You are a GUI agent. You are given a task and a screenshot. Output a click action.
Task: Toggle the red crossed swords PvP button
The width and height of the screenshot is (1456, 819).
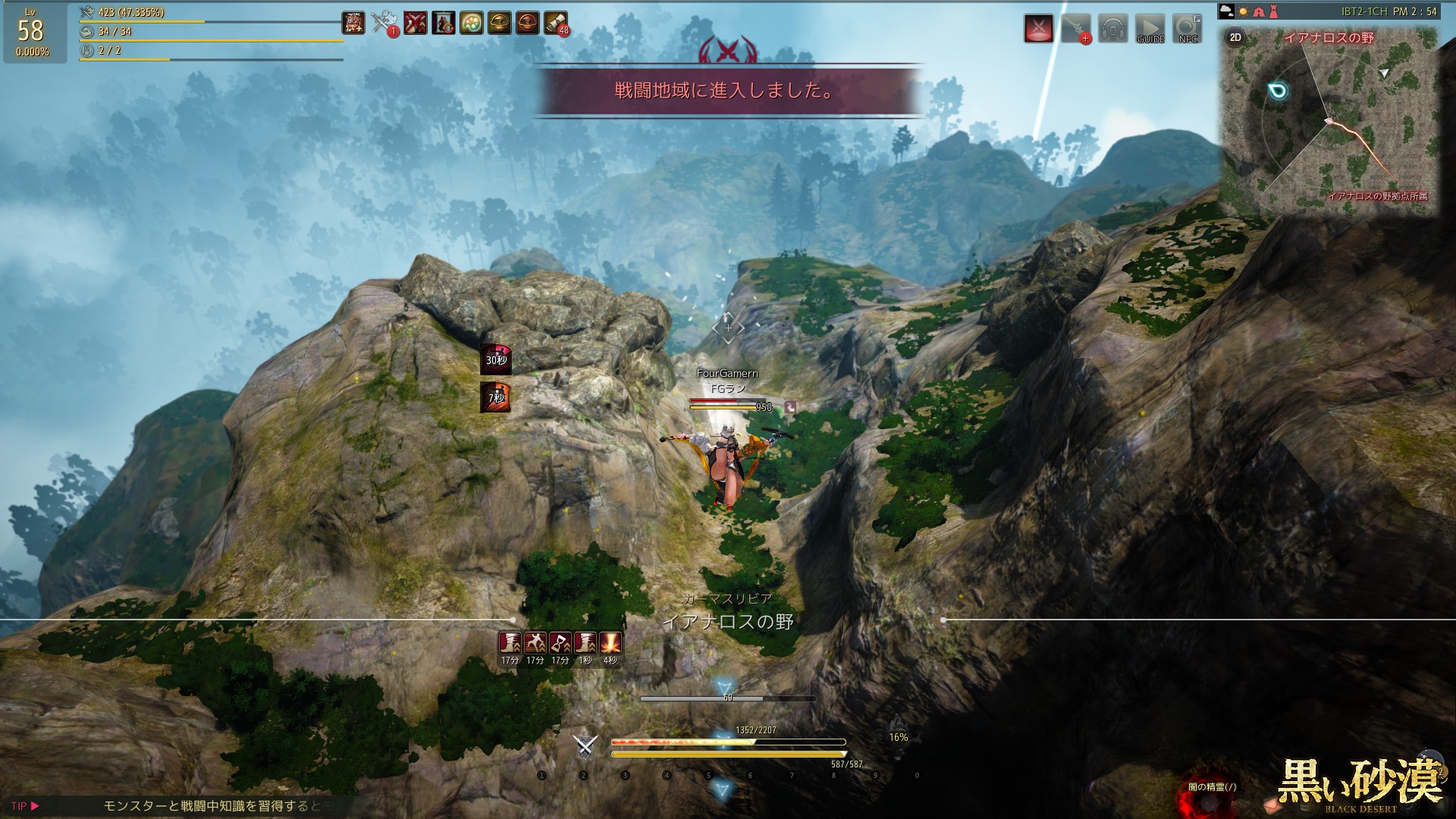point(1039,29)
